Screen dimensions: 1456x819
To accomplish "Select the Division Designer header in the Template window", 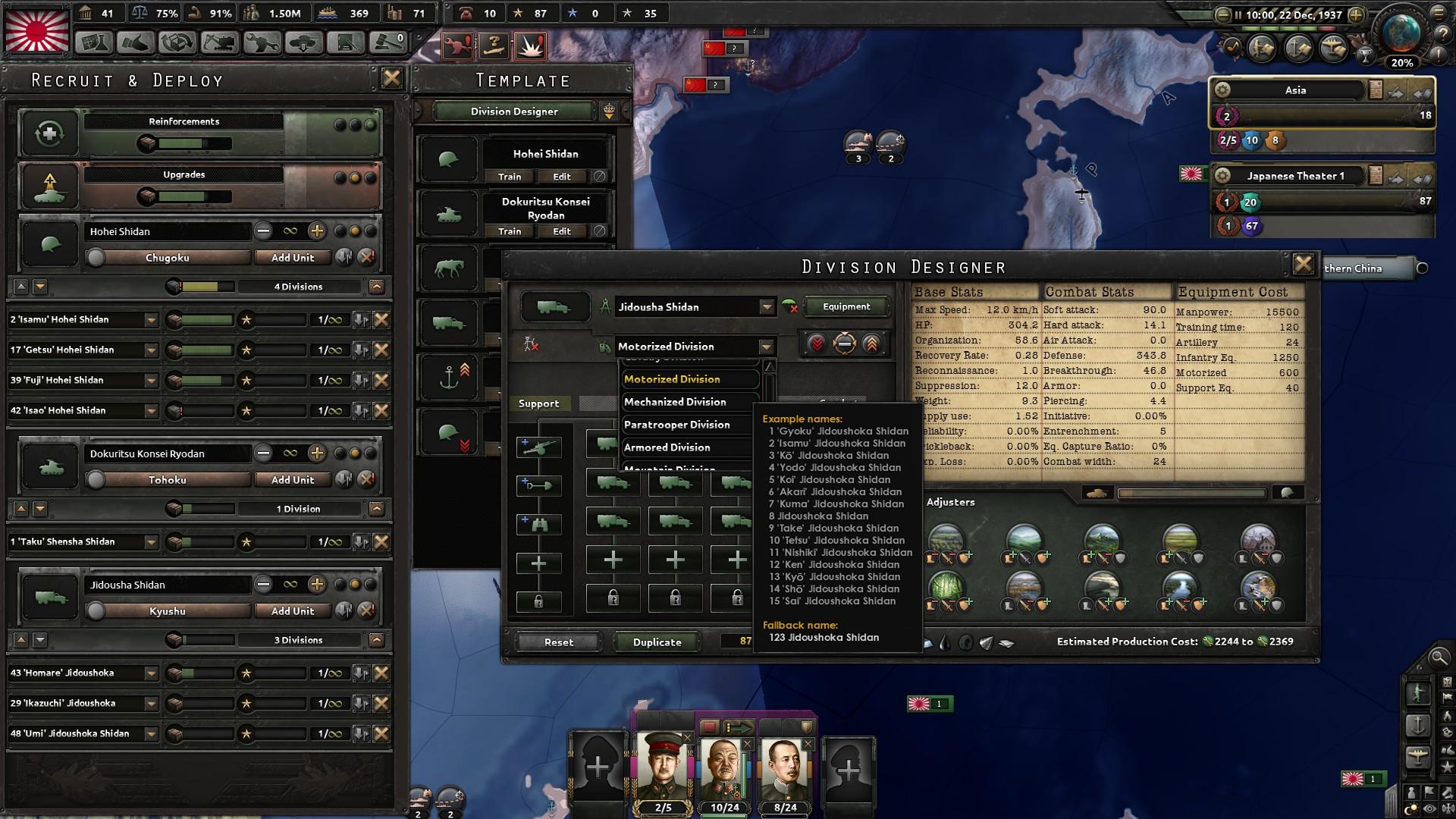I will pos(513,111).
